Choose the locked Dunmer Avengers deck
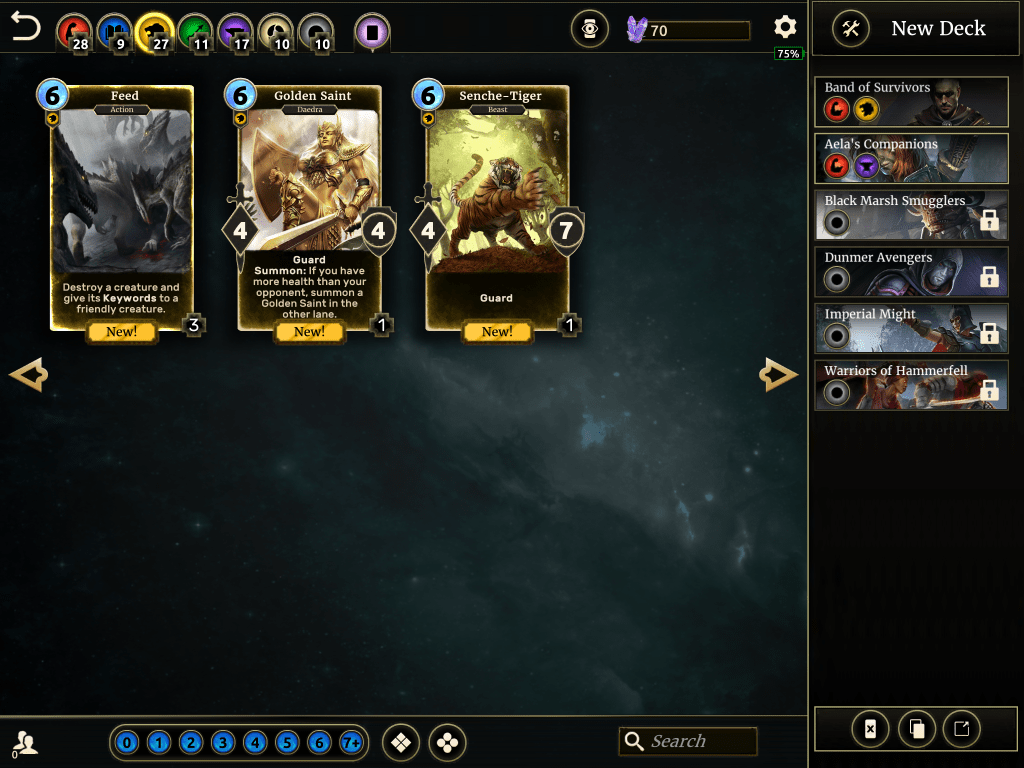The height and width of the screenshot is (768, 1024). 911,272
